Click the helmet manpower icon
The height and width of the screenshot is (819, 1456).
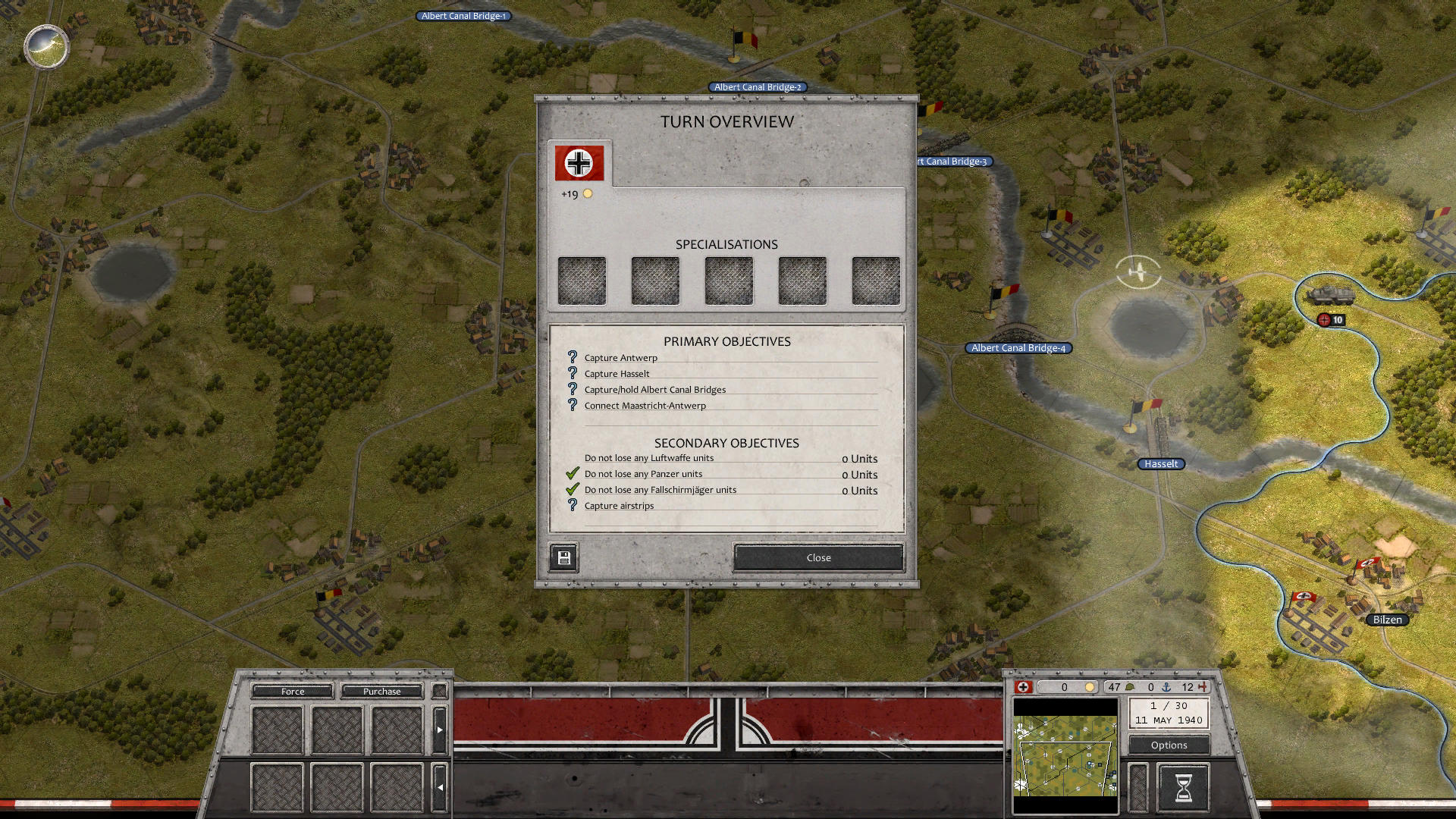pos(1128,687)
